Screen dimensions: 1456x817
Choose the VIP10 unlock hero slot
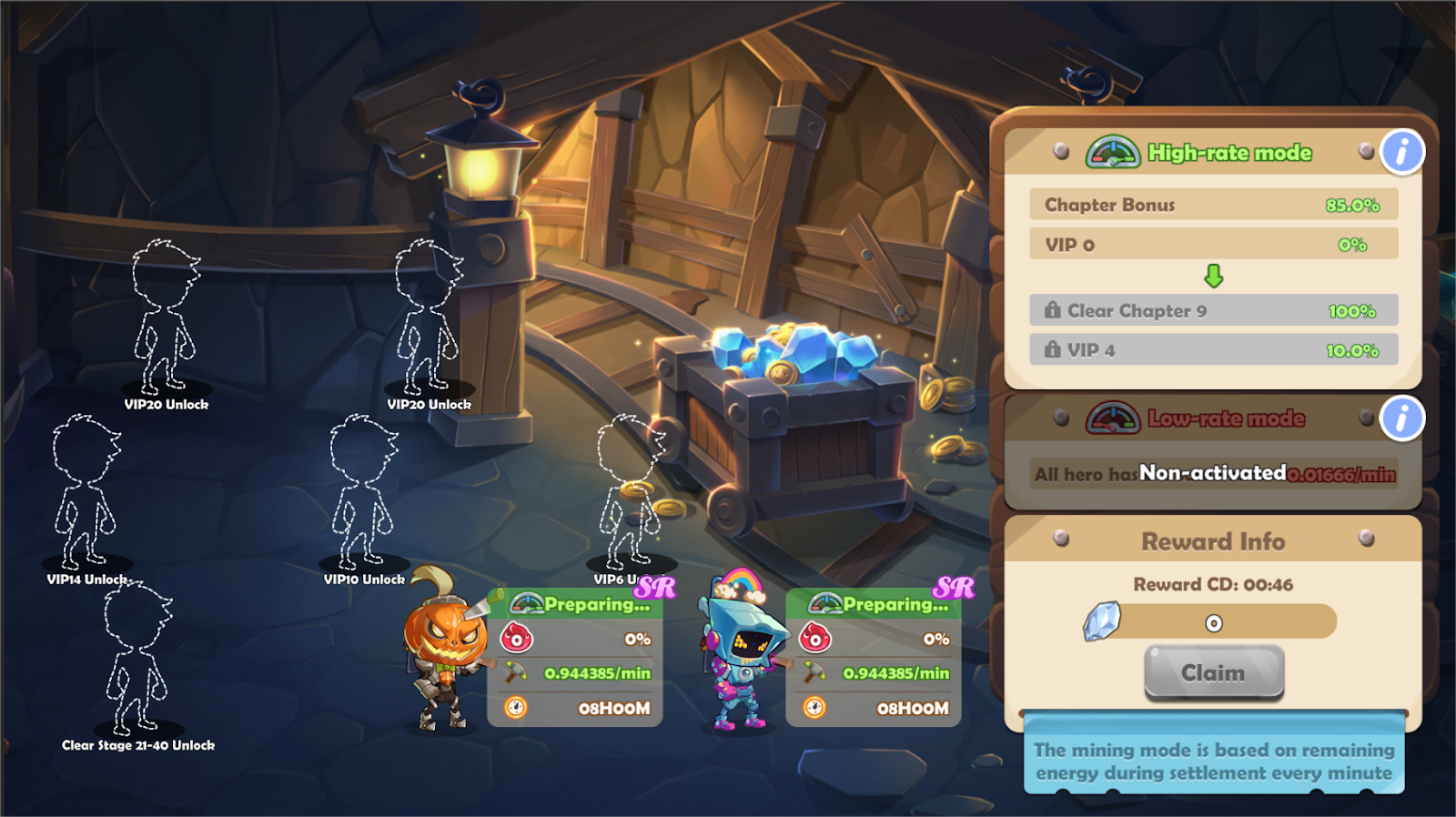click(364, 496)
